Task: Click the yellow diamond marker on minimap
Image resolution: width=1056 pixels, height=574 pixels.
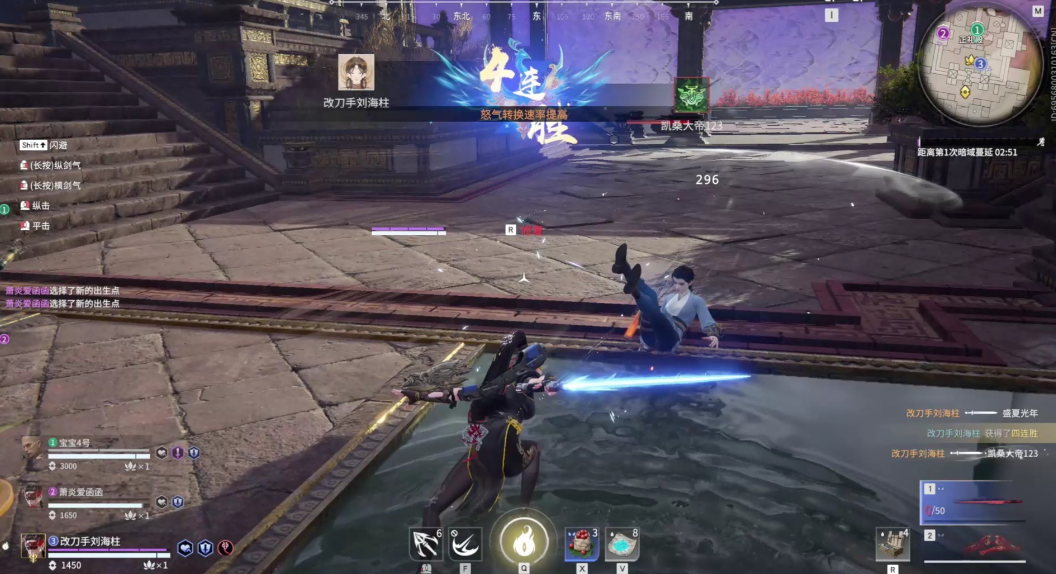Action: (x=965, y=91)
